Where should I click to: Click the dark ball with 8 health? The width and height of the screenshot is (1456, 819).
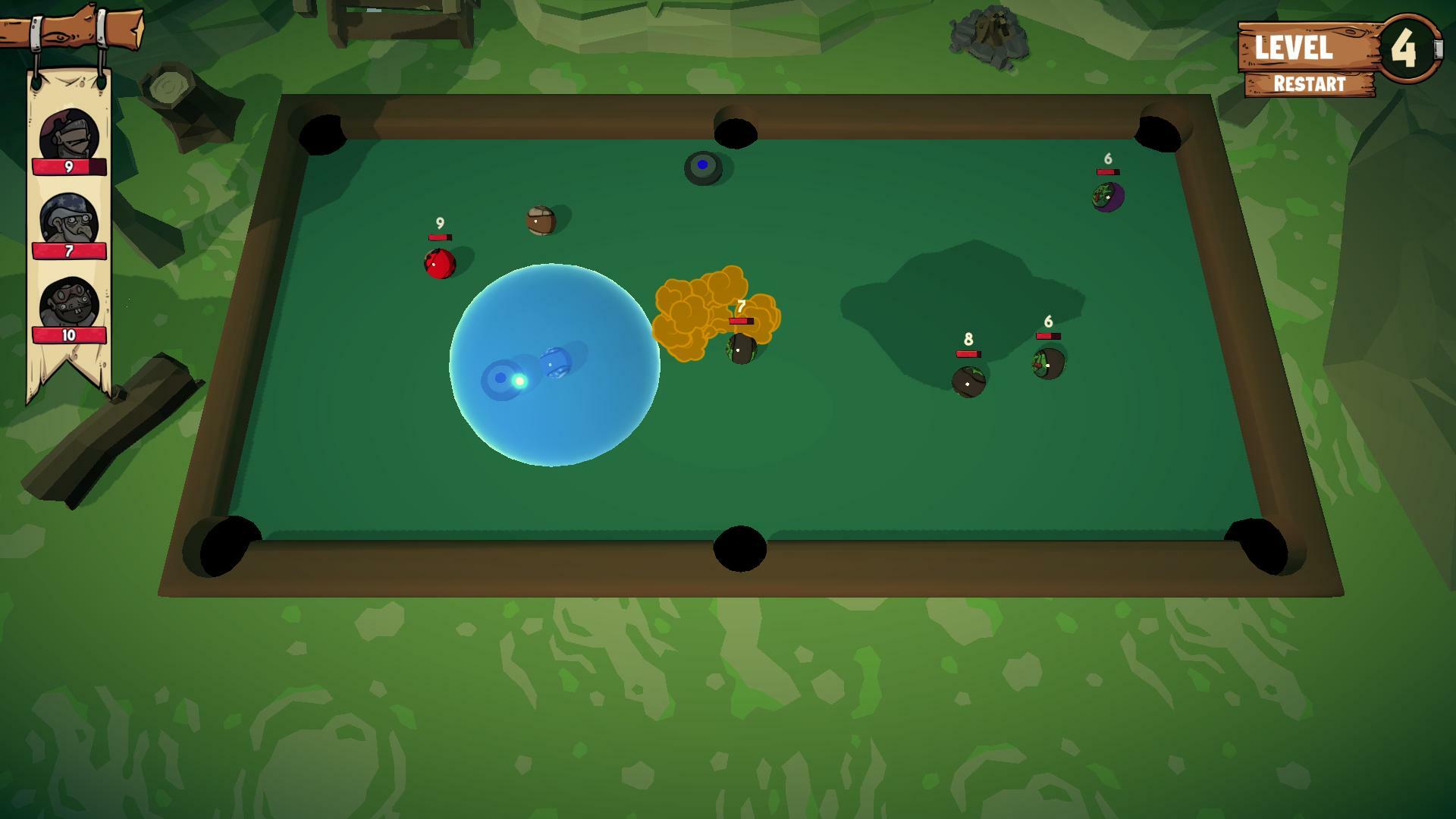point(967,381)
